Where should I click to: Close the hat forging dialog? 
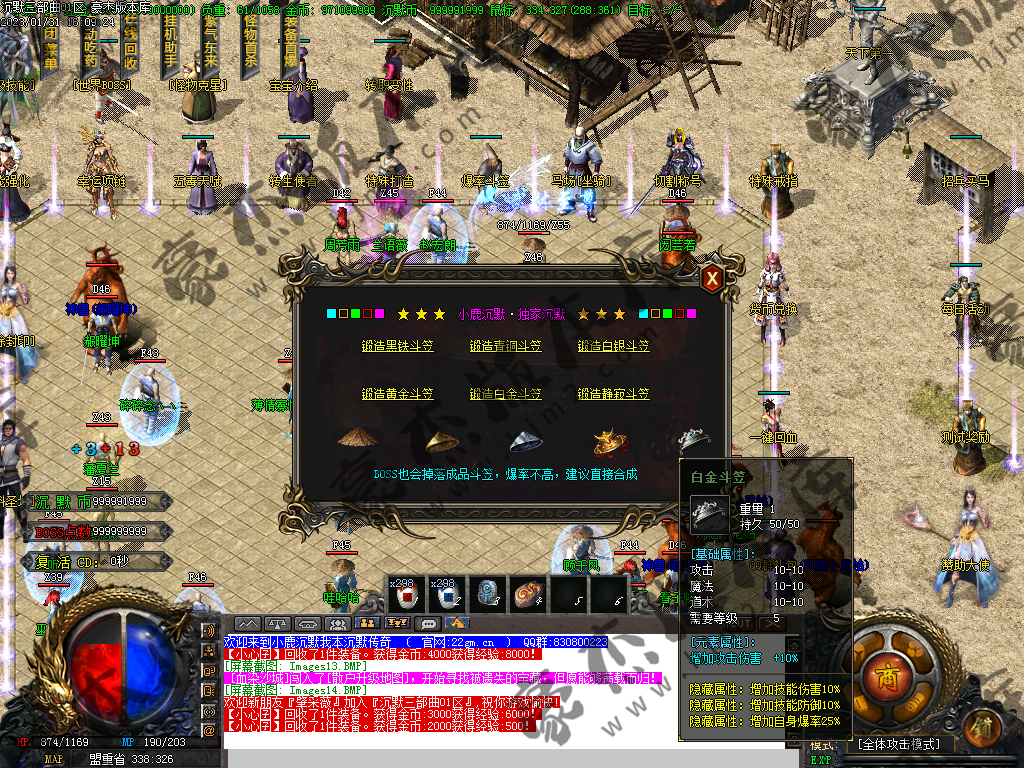coord(712,279)
